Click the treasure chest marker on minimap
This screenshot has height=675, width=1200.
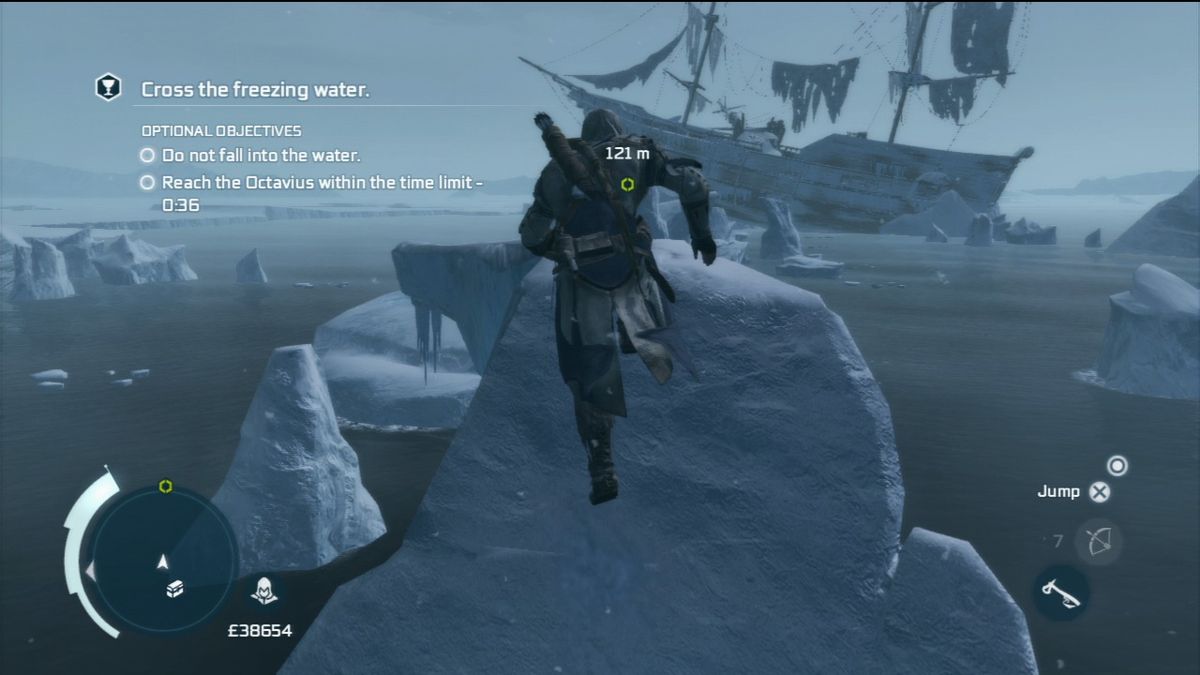coord(174,589)
